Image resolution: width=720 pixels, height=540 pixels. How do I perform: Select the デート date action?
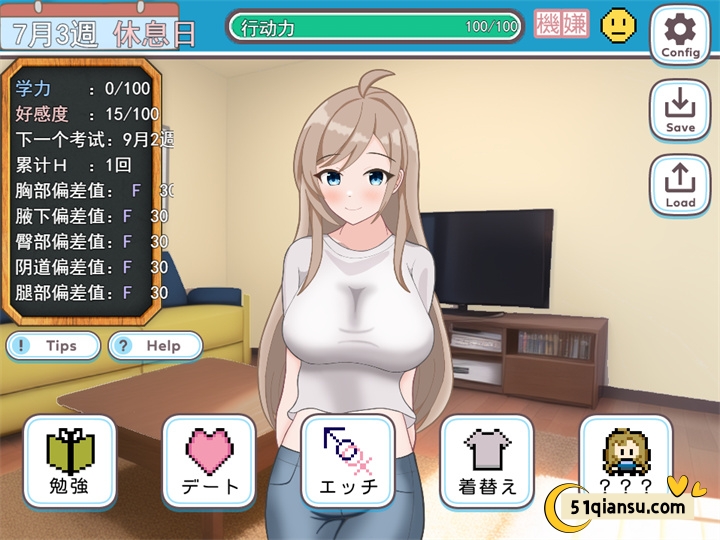(209, 461)
